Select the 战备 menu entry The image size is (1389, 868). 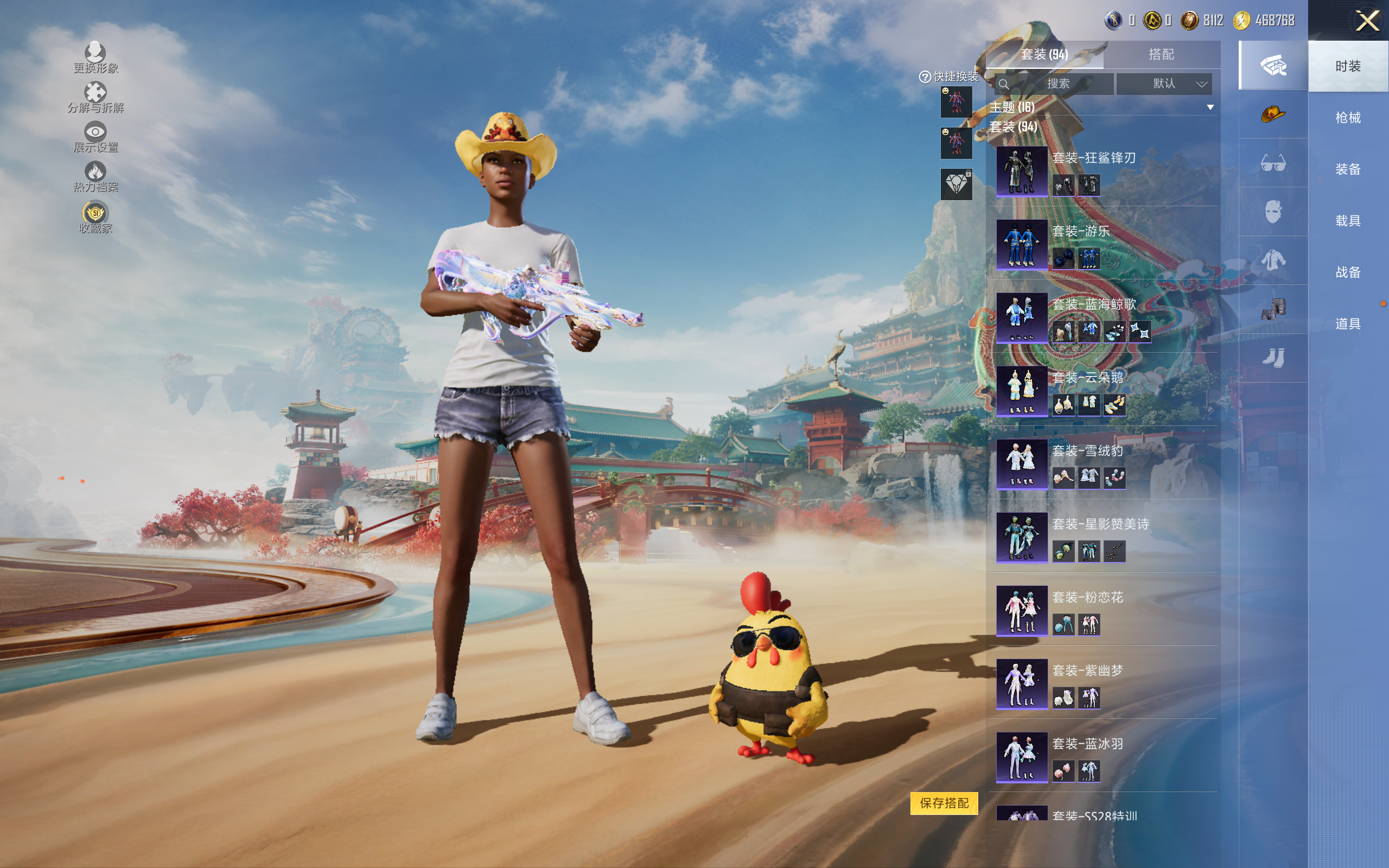click(1347, 272)
